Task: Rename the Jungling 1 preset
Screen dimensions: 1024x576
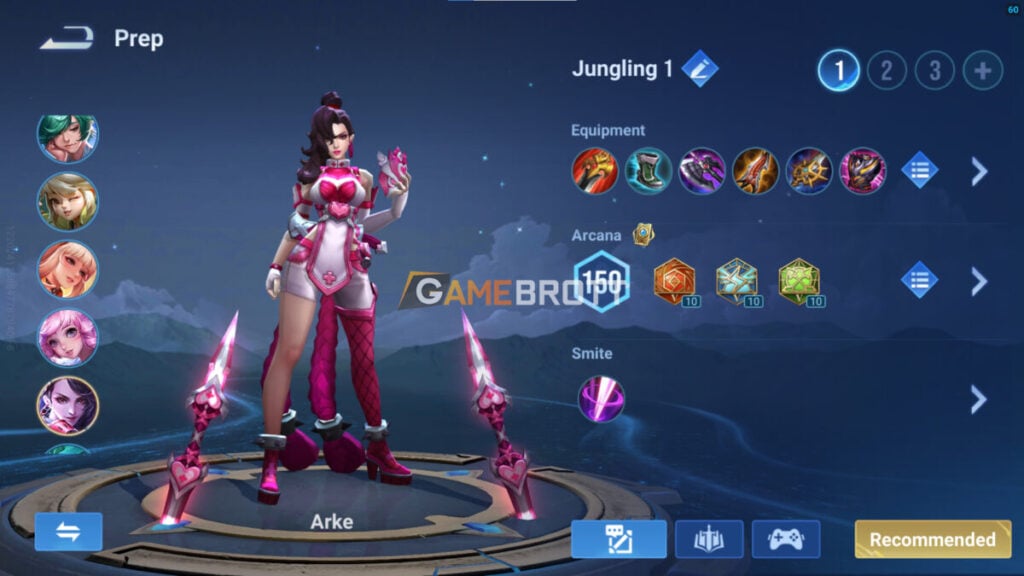Action: (699, 69)
